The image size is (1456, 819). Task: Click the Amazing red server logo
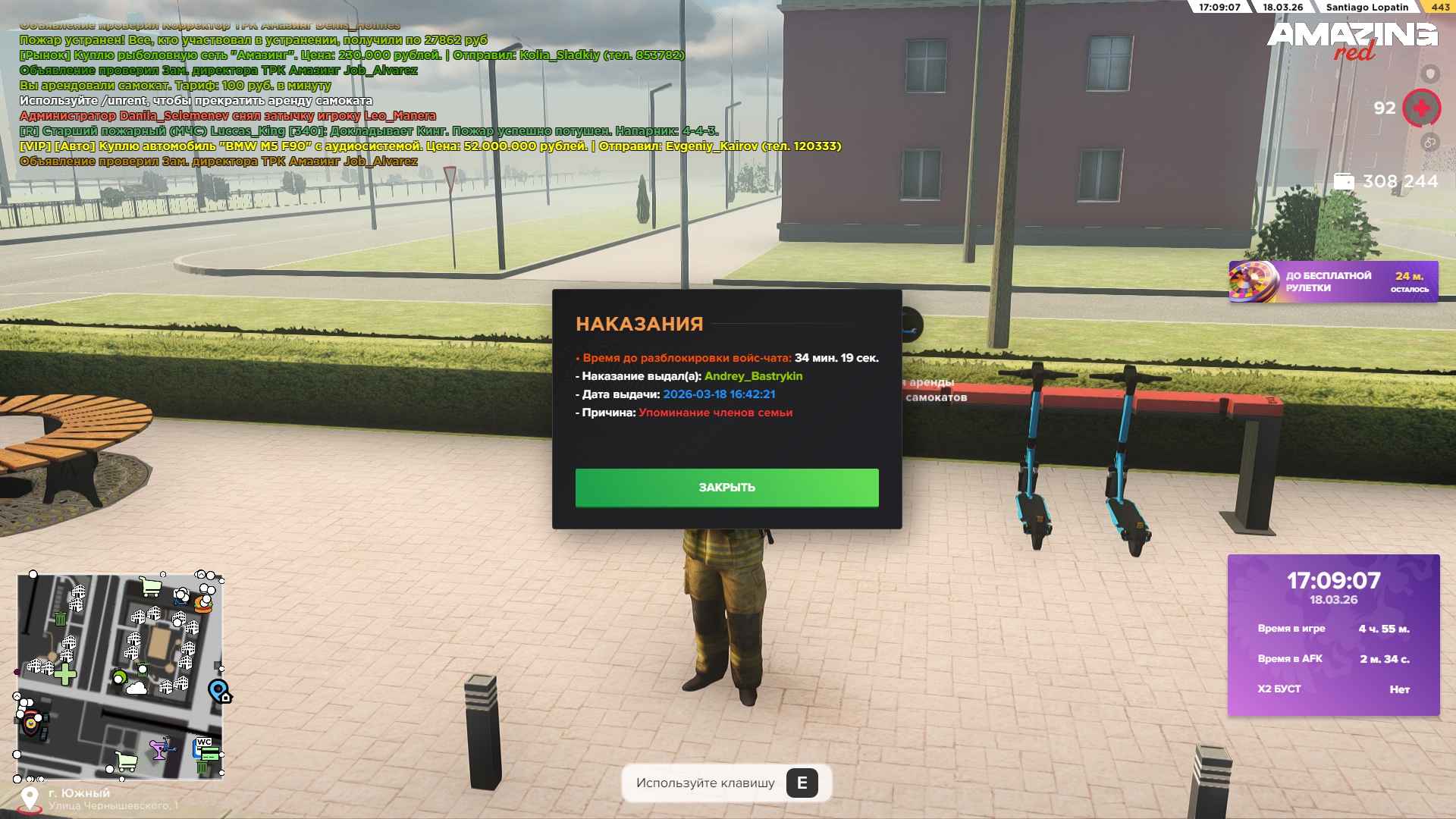[x=1351, y=40]
